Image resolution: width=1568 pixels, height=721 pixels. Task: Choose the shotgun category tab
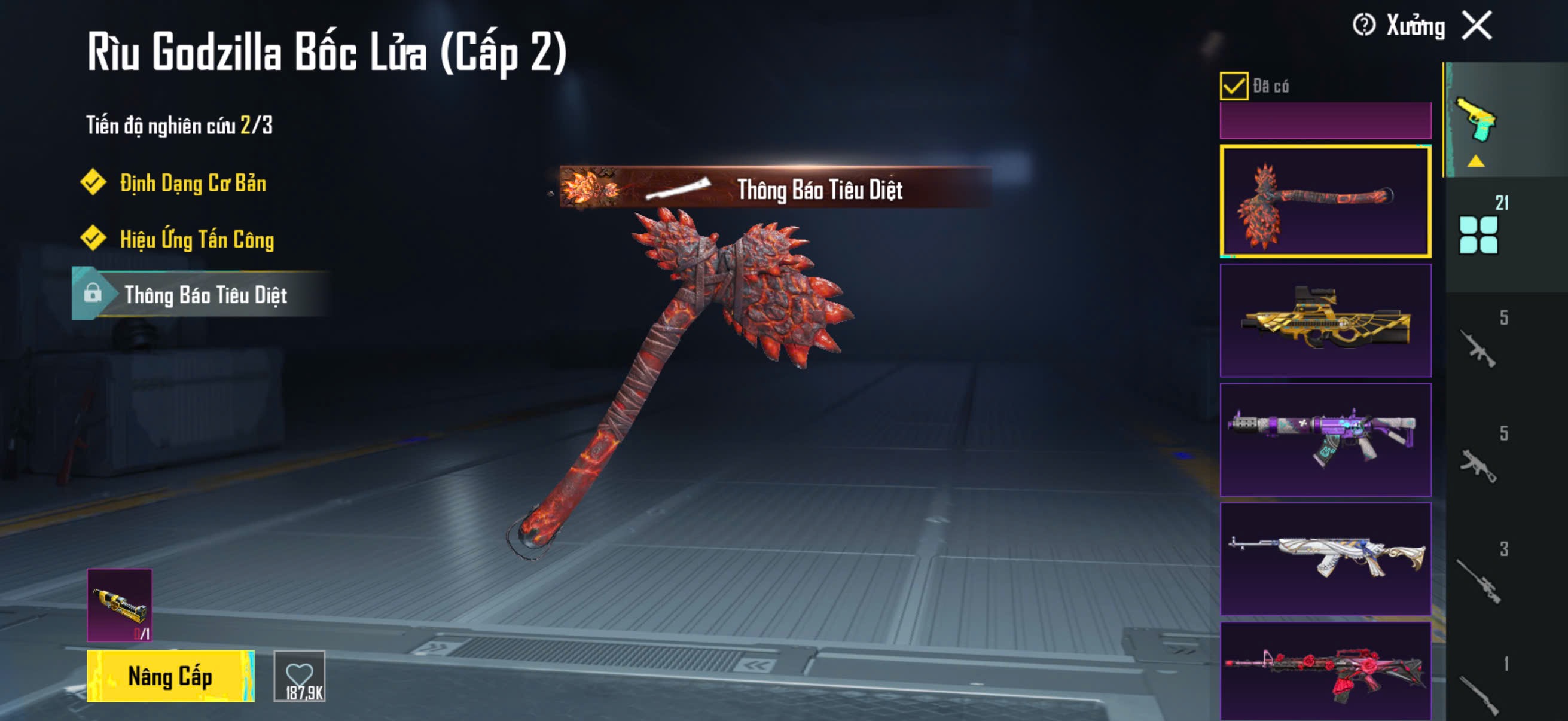[x=1478, y=693]
